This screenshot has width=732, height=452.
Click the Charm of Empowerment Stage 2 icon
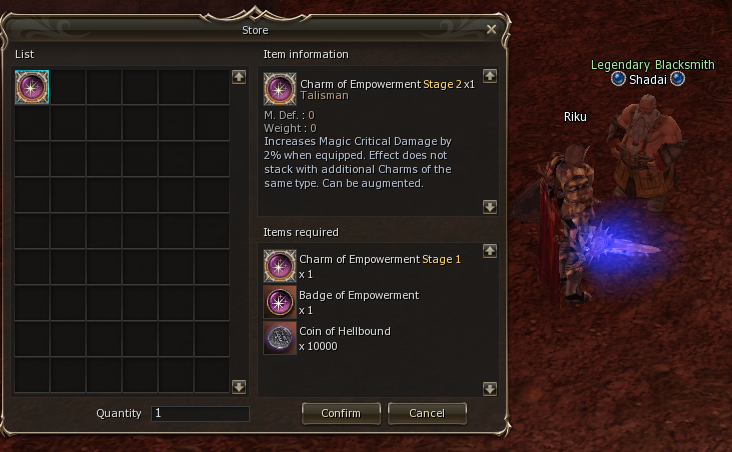click(280, 90)
